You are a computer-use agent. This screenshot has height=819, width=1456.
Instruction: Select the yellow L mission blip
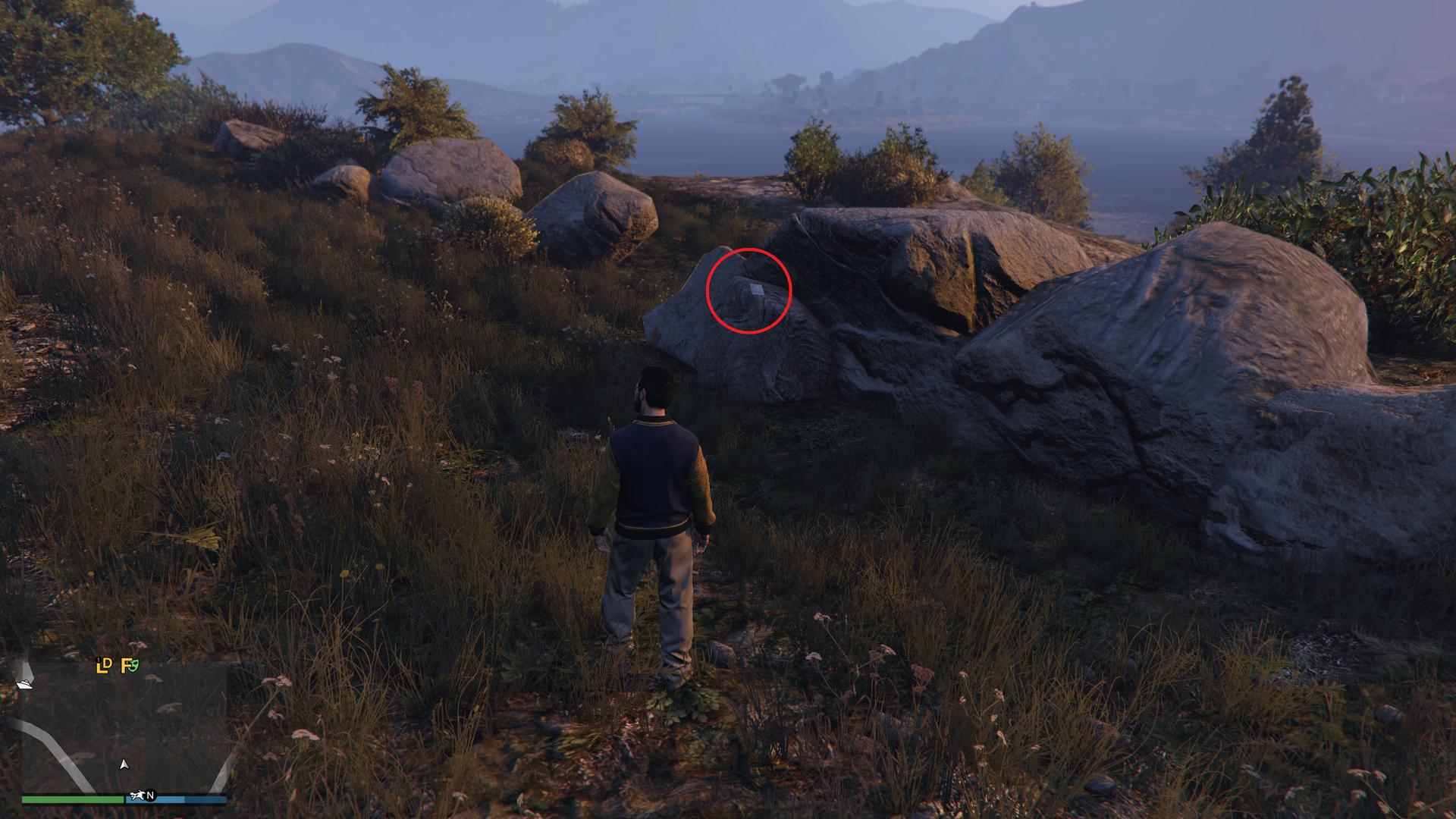pos(101,667)
